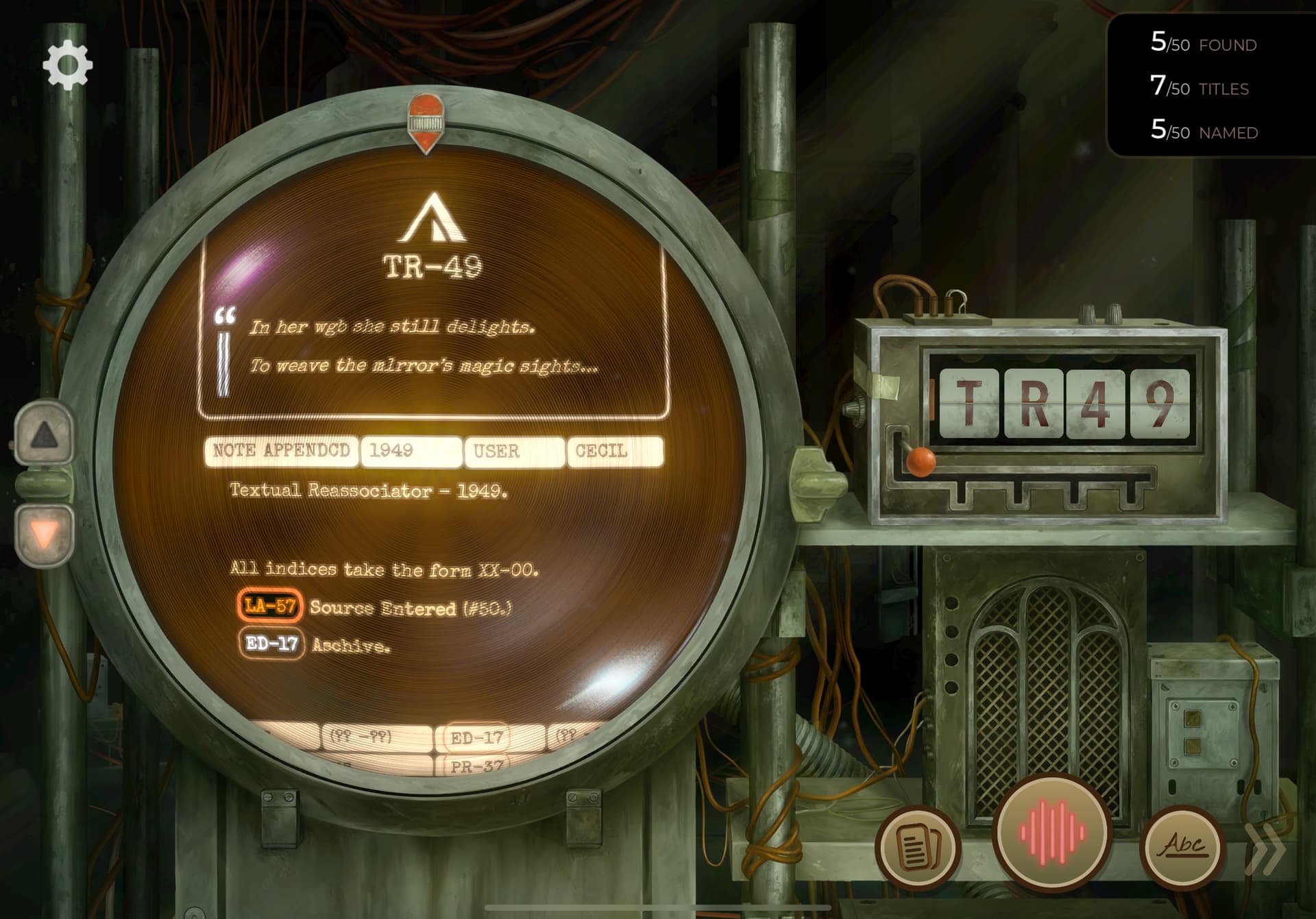Screen dimensions: 1316x919
Task: Select the second letter dial showing R
Action: click(1033, 402)
